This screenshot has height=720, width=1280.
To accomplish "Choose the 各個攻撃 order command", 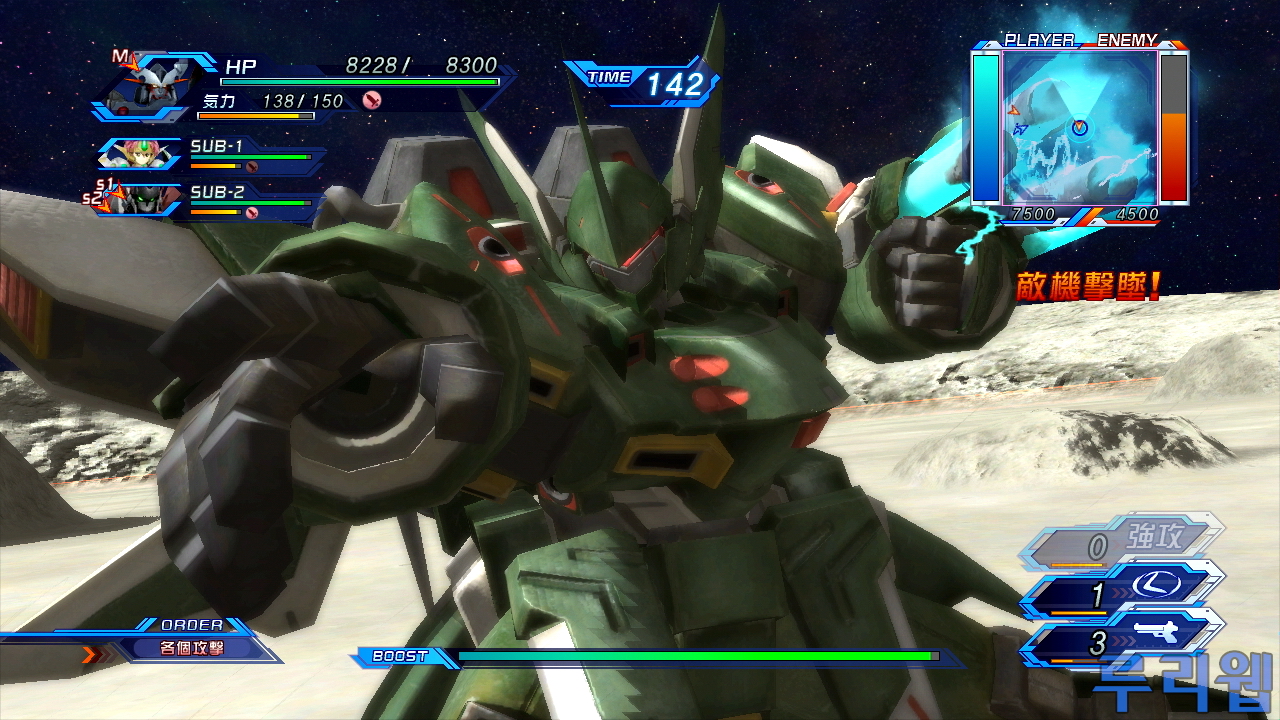I will 193,648.
